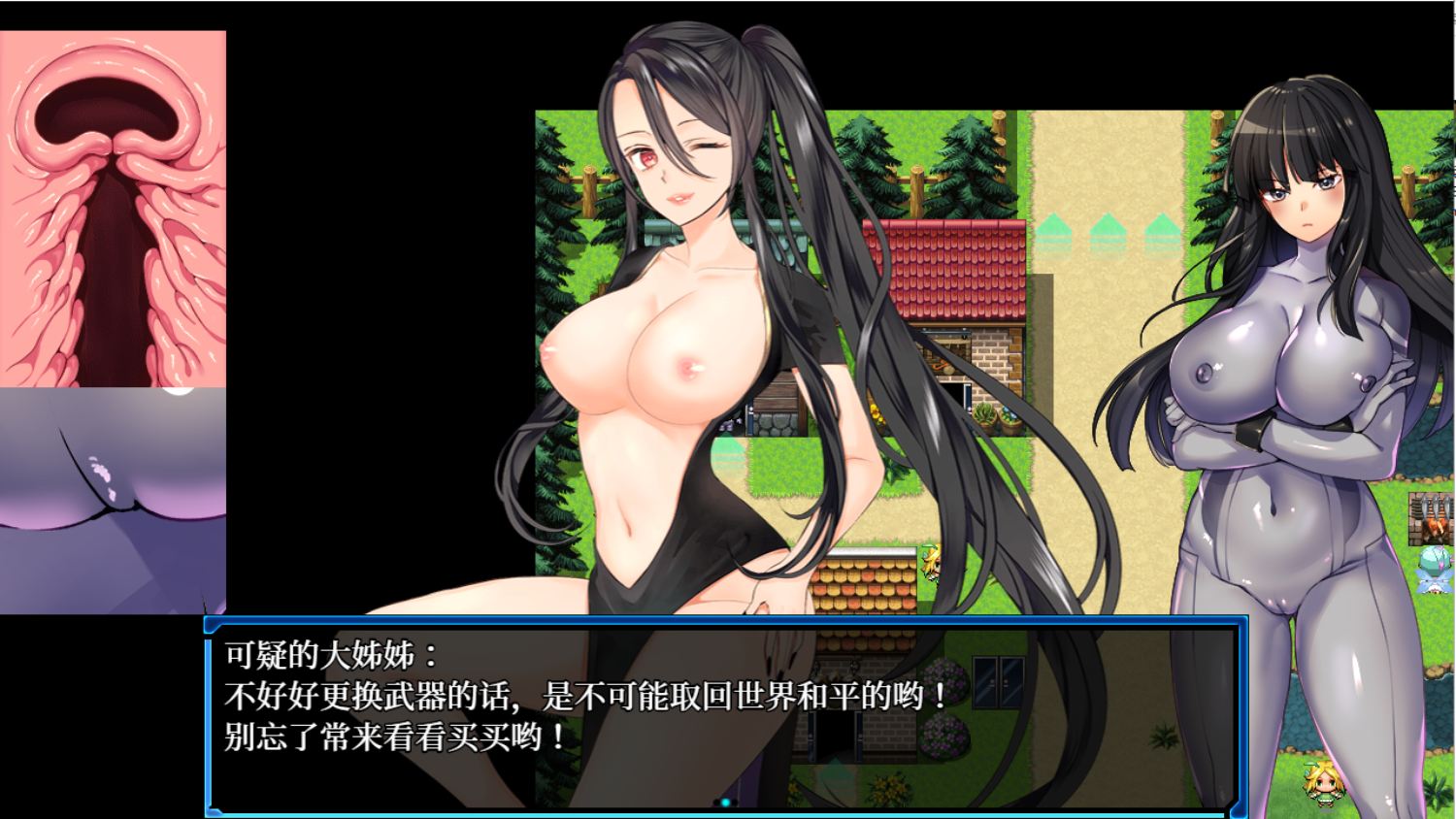Click the blue continue indicator under the dialogue

coord(724,803)
